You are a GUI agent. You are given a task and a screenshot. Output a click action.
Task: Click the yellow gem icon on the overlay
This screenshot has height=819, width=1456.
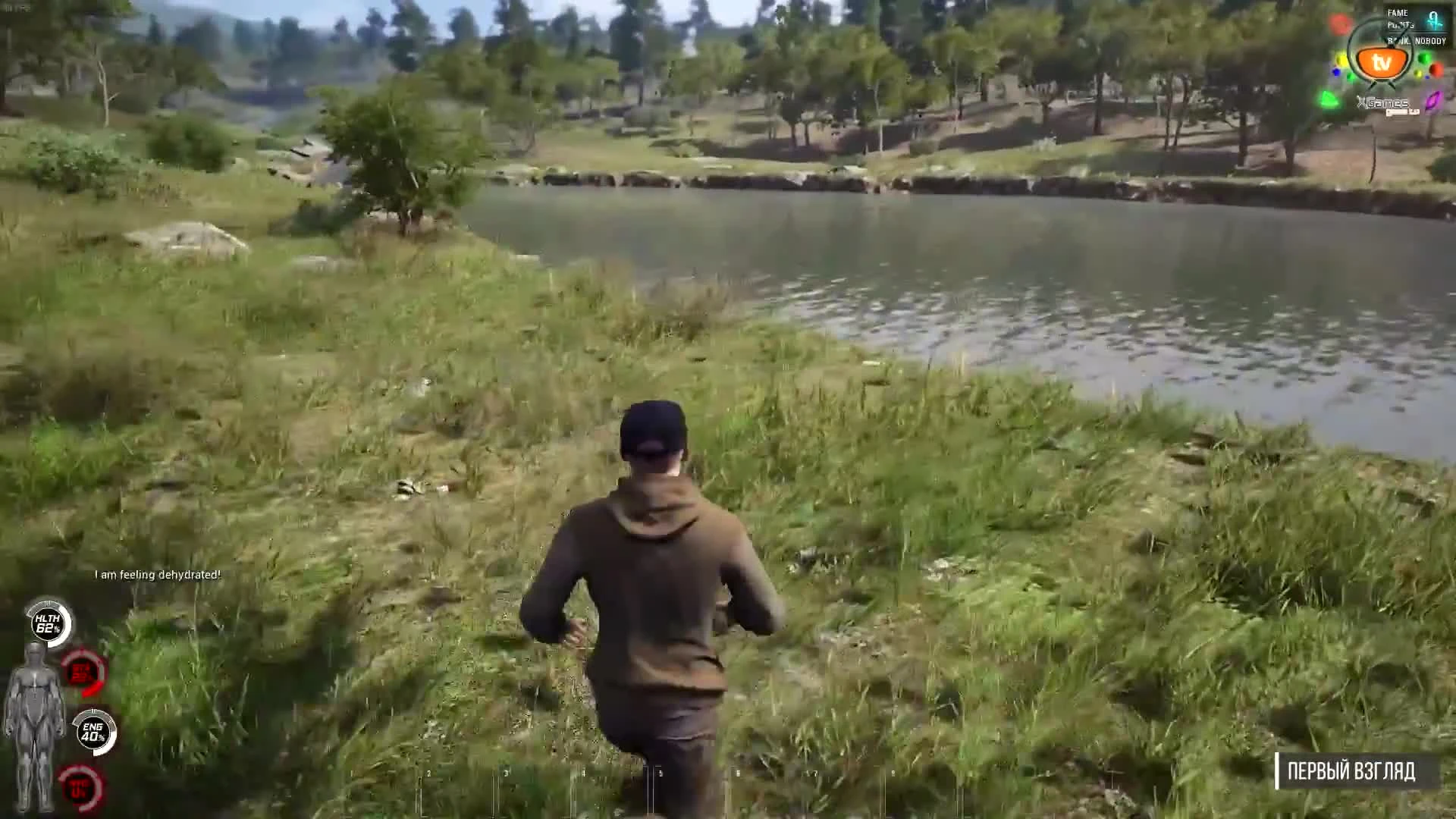click(1341, 60)
